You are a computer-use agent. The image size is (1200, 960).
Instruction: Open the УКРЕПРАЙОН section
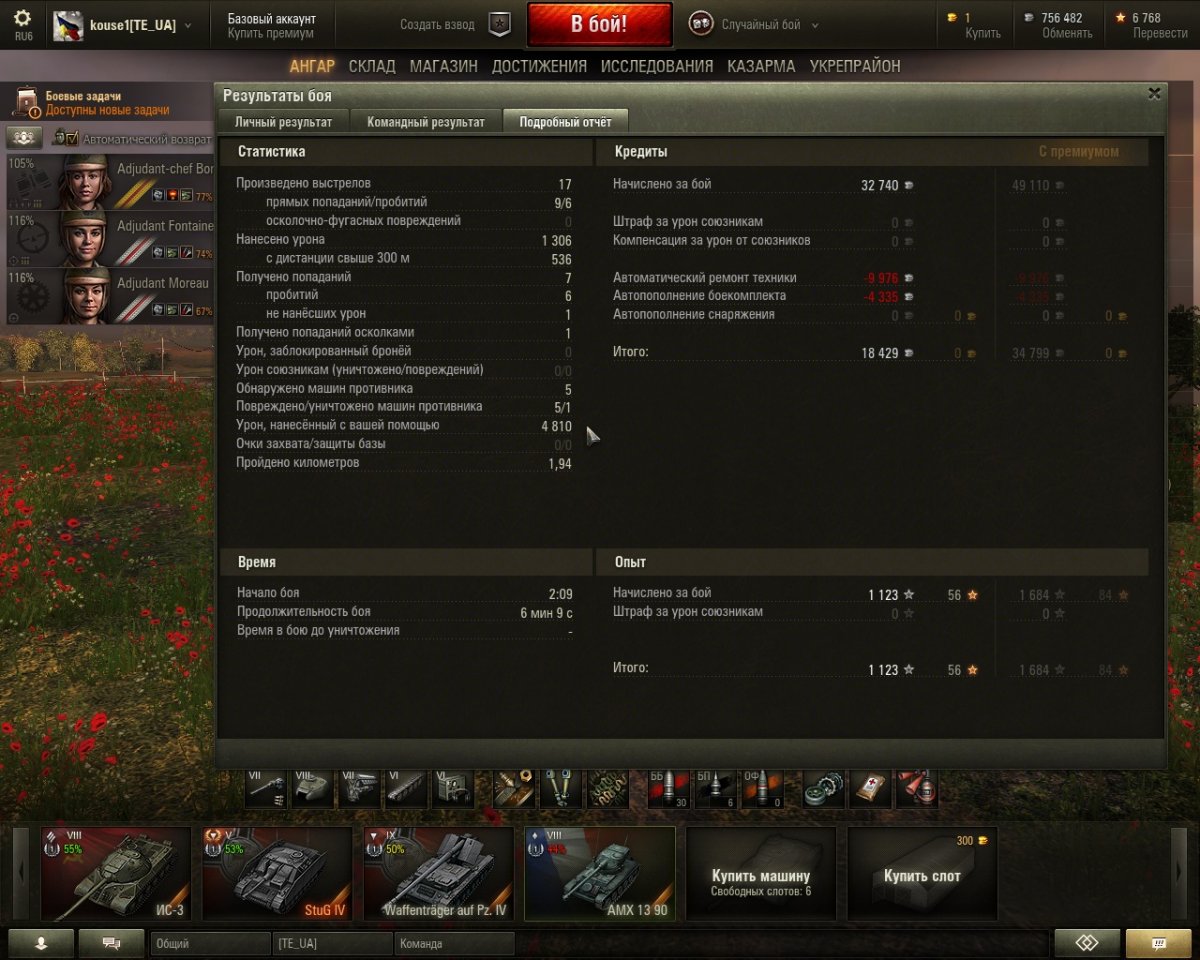[855, 66]
